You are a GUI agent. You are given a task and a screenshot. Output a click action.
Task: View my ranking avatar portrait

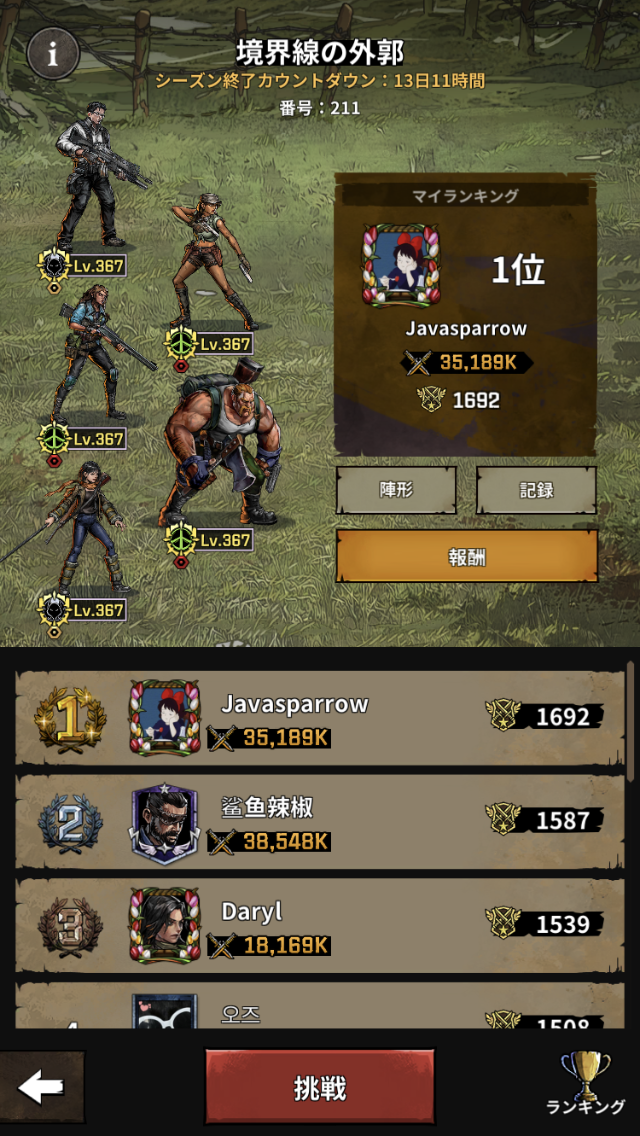click(x=401, y=265)
